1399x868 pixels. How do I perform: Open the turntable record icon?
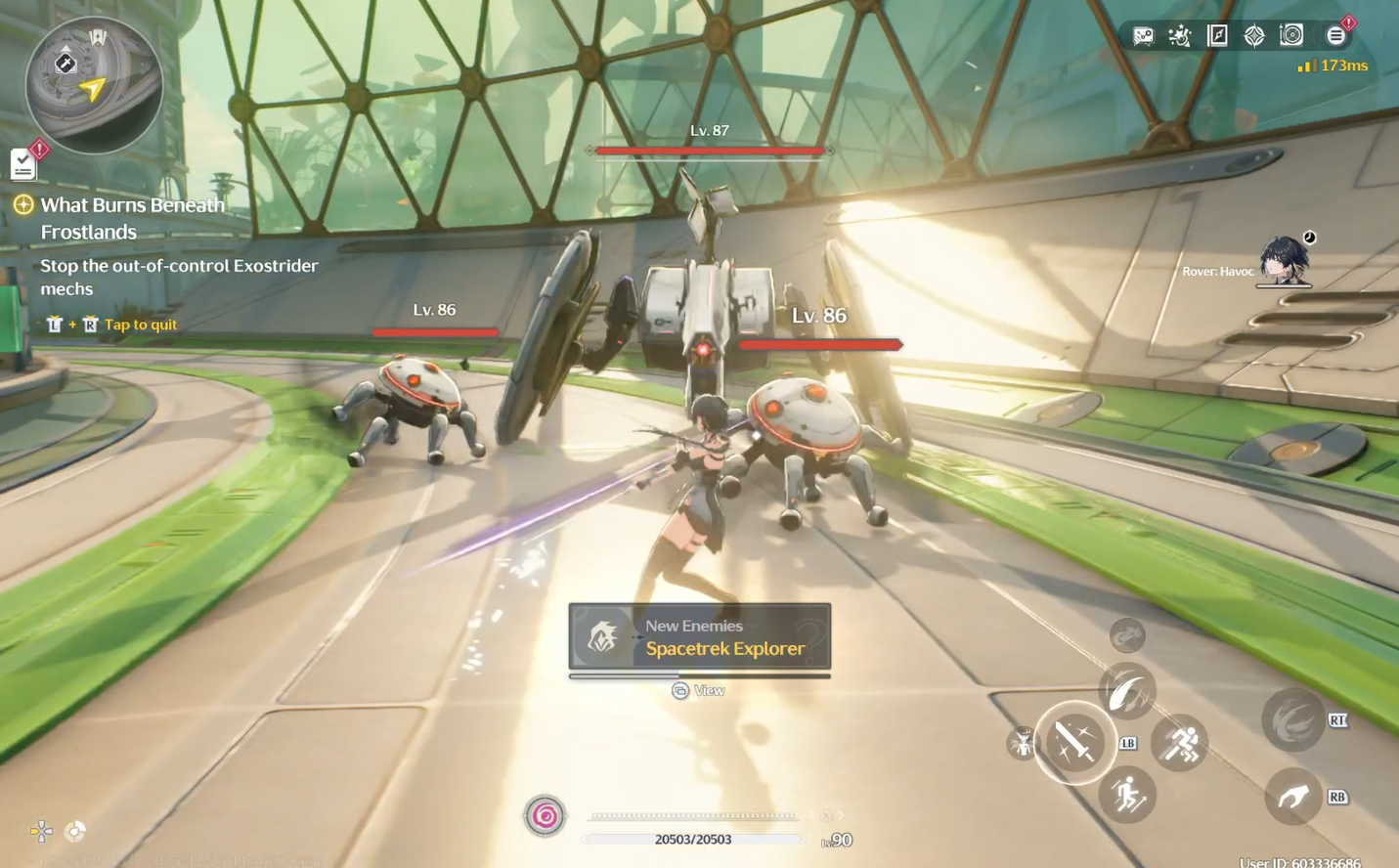[1291, 35]
